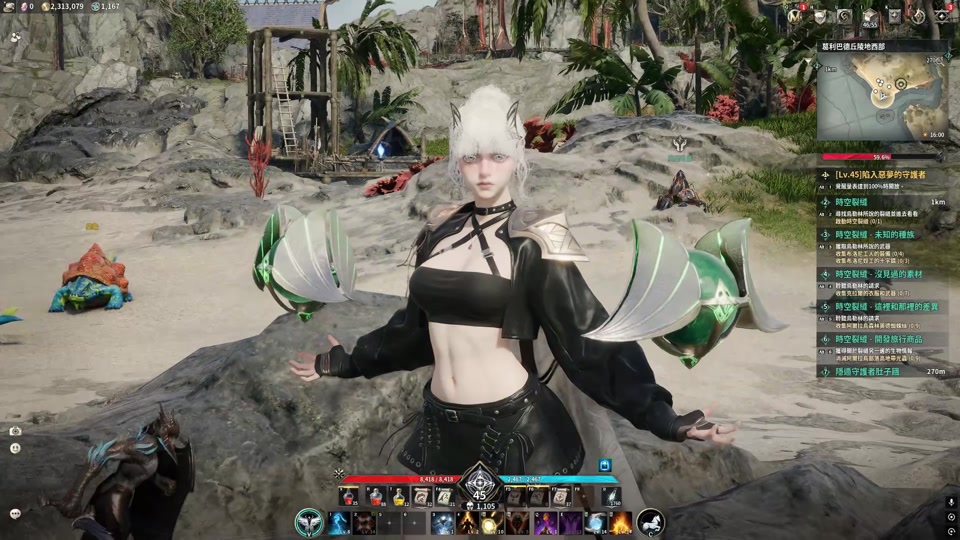Click the minimap of the western hills
This screenshot has height=540, width=960.
coord(882,96)
